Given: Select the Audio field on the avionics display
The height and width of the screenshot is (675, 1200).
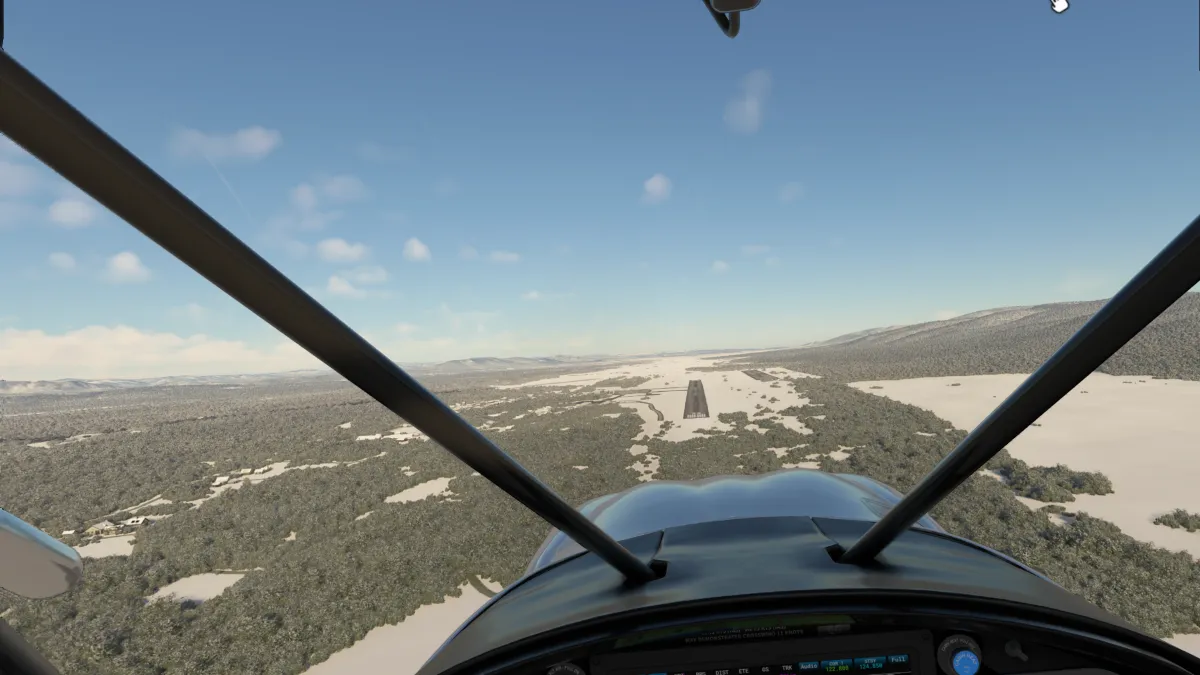Looking at the screenshot, I should [x=808, y=663].
